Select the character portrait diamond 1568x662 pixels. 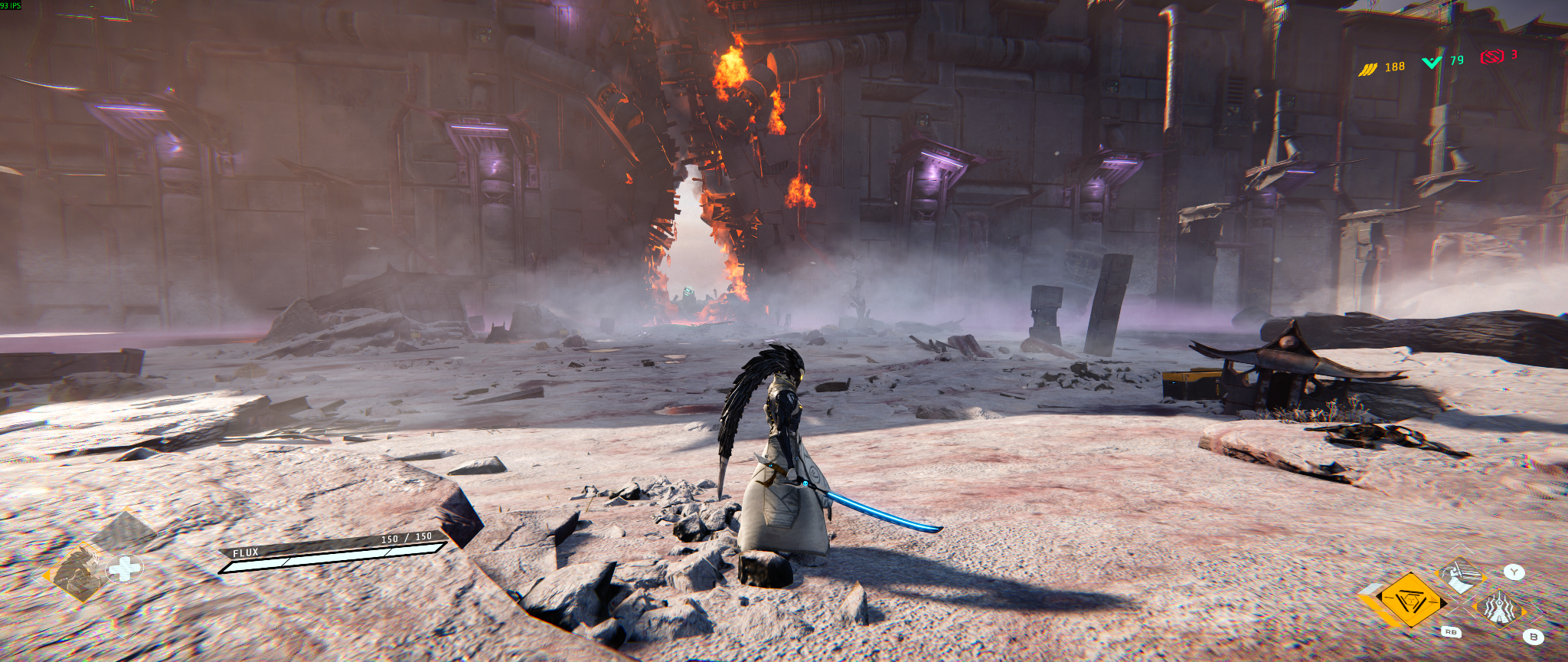point(78,572)
